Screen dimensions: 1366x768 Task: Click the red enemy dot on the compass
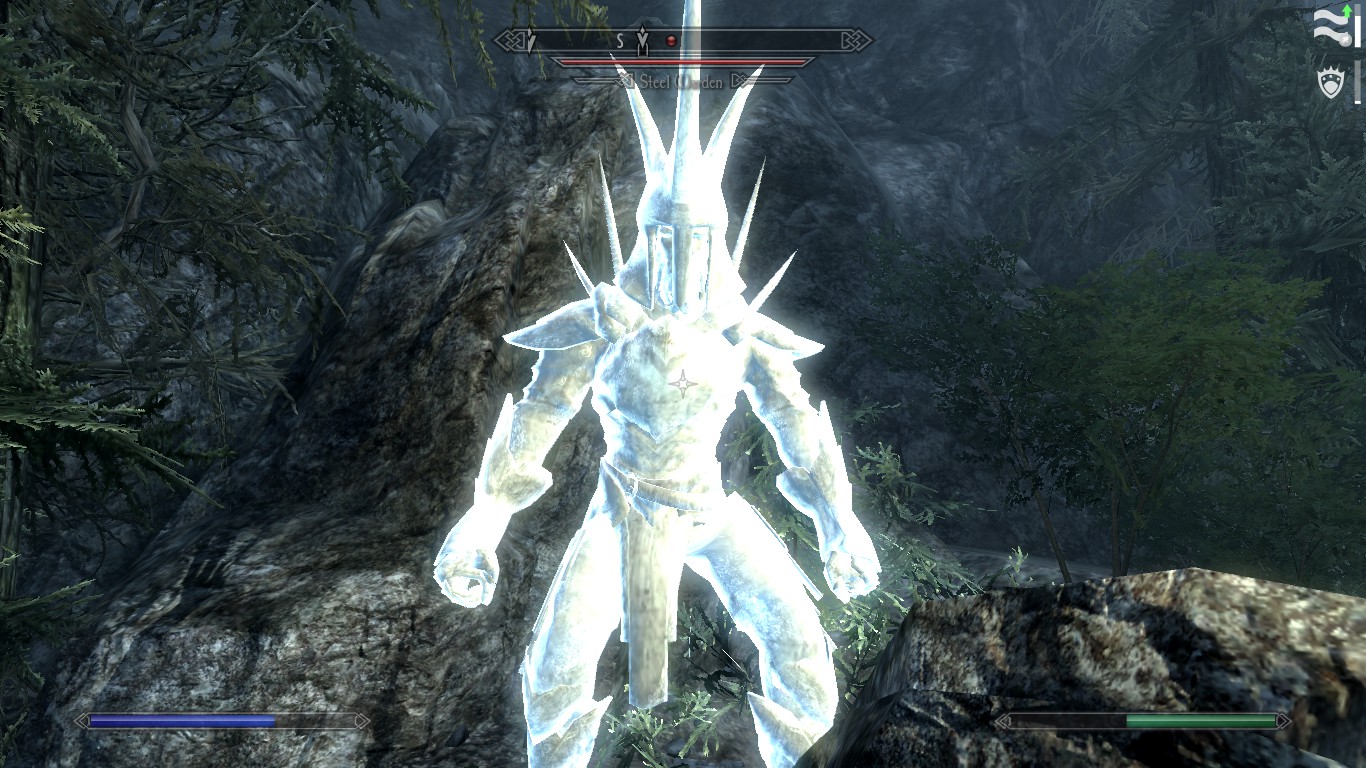click(x=672, y=41)
